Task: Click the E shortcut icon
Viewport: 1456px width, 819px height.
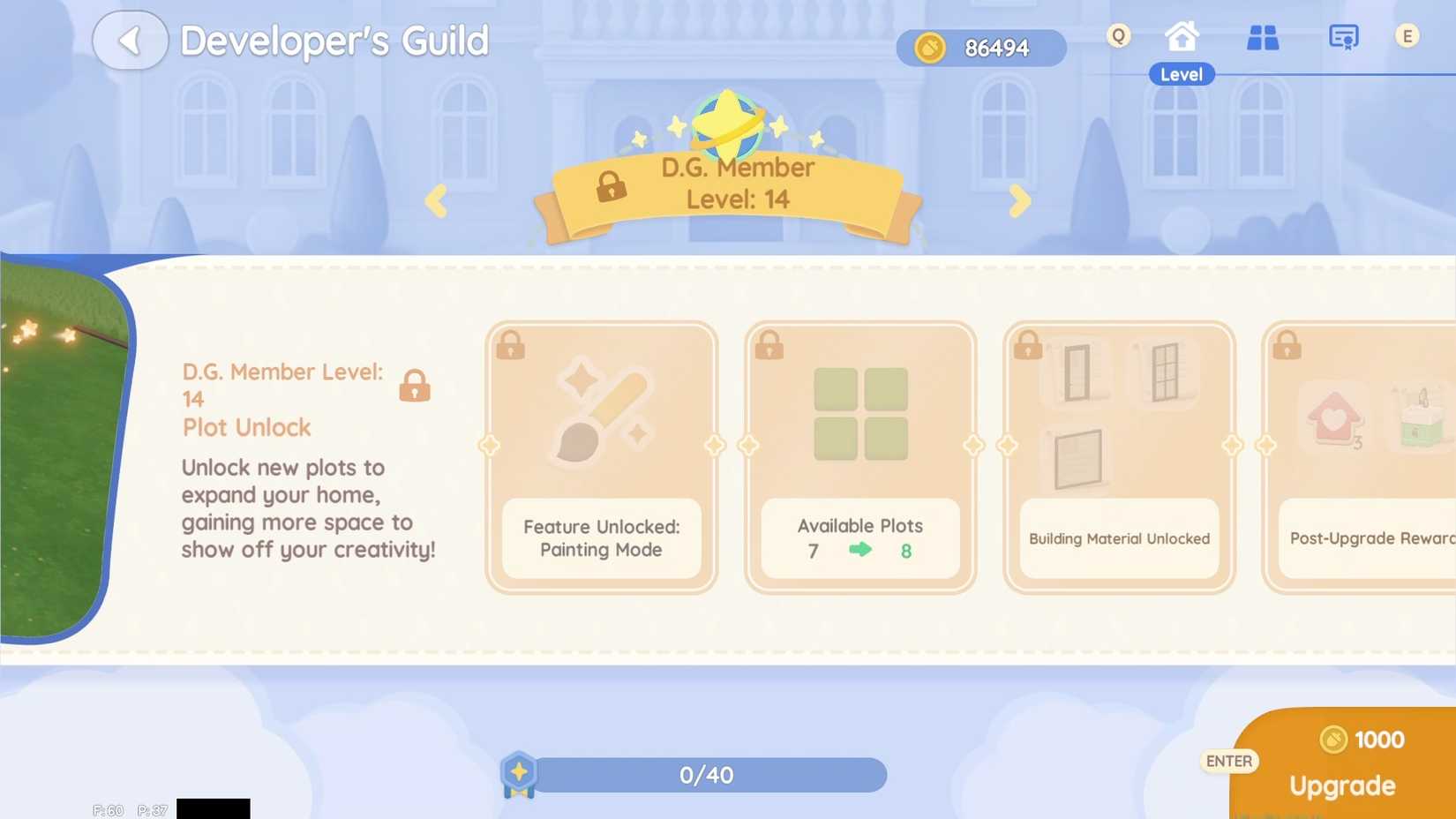Action: (x=1408, y=35)
